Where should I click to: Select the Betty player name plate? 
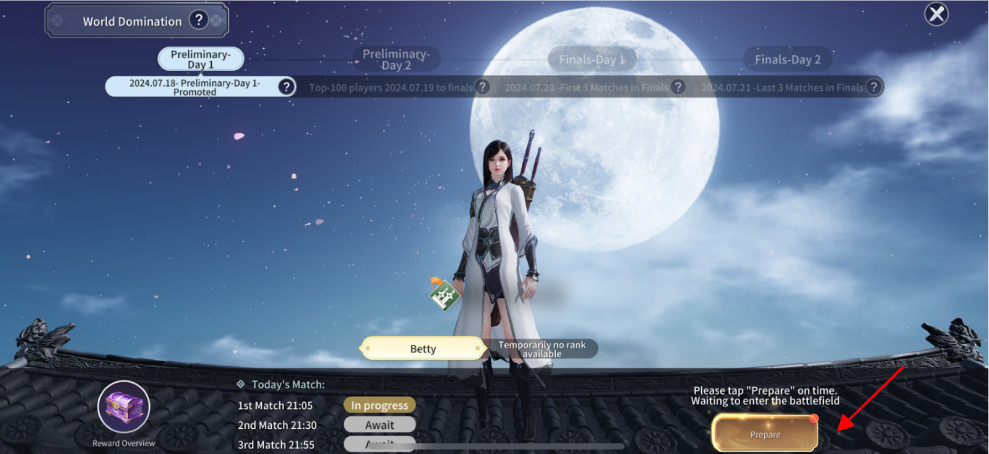(424, 349)
